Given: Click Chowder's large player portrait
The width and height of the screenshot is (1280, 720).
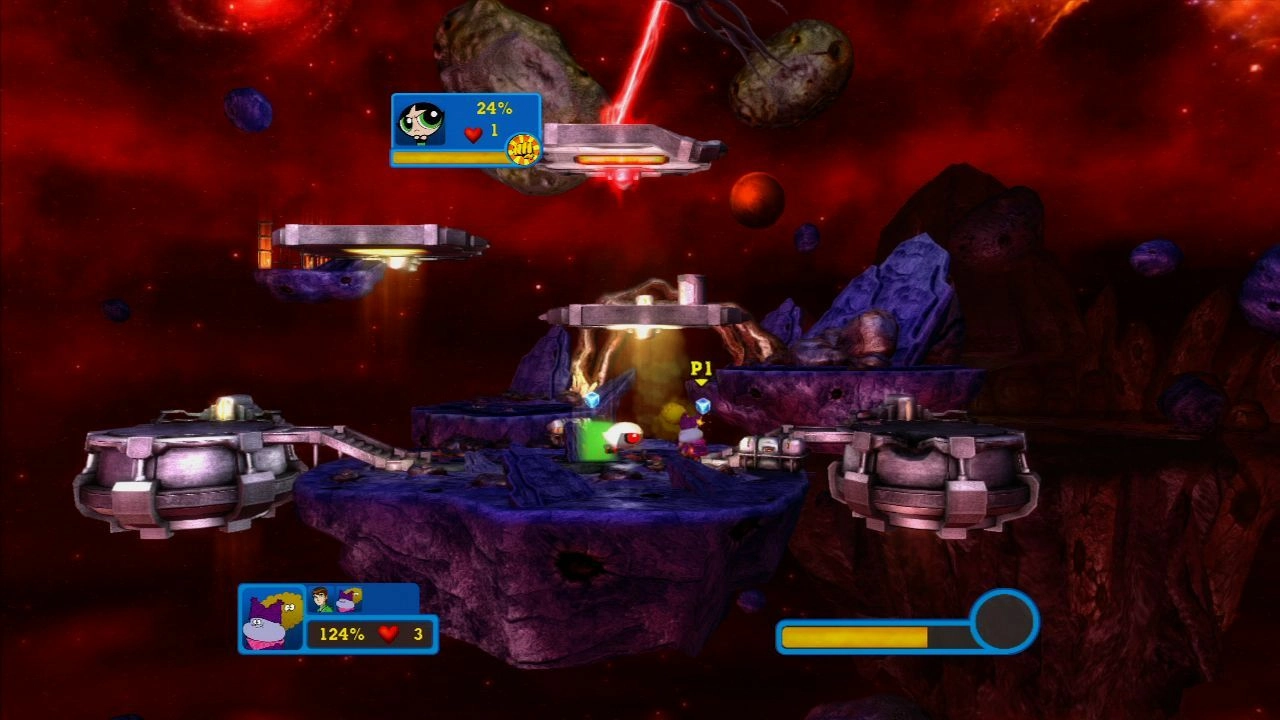Looking at the screenshot, I should [271, 620].
